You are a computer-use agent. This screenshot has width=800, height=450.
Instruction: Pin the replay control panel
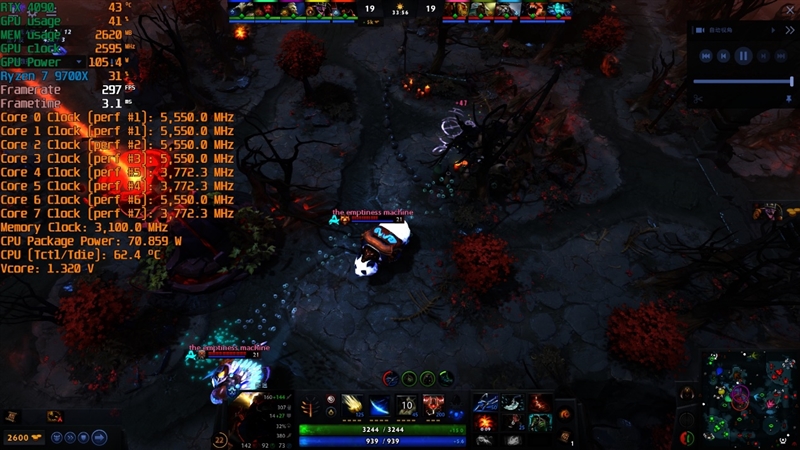[788, 99]
